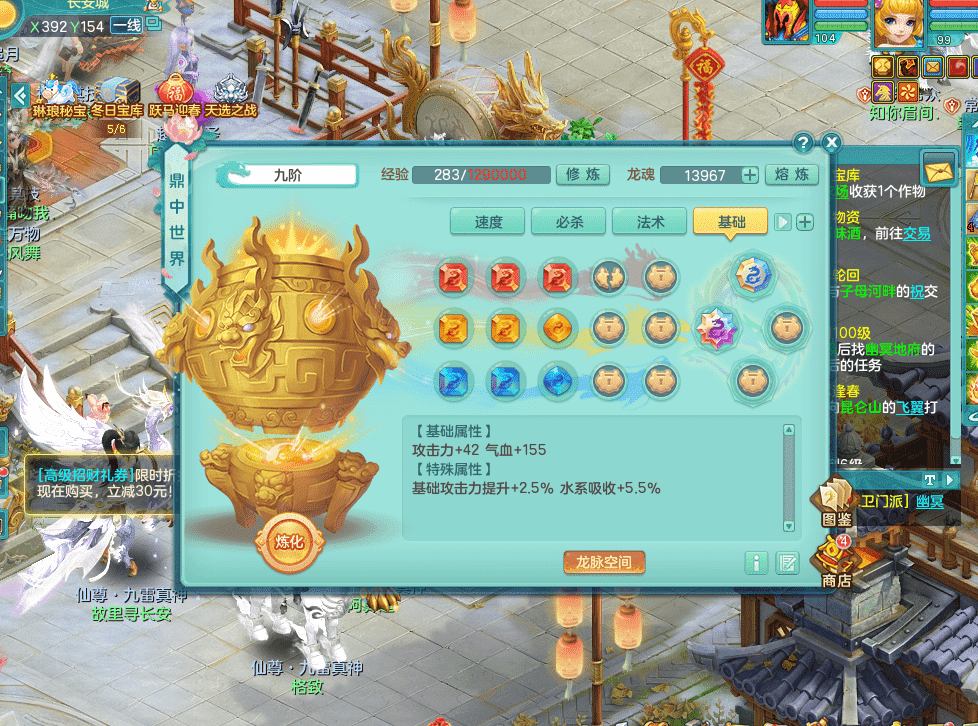Close the cauldron panel with X
This screenshot has height=726, width=978.
coord(831,143)
